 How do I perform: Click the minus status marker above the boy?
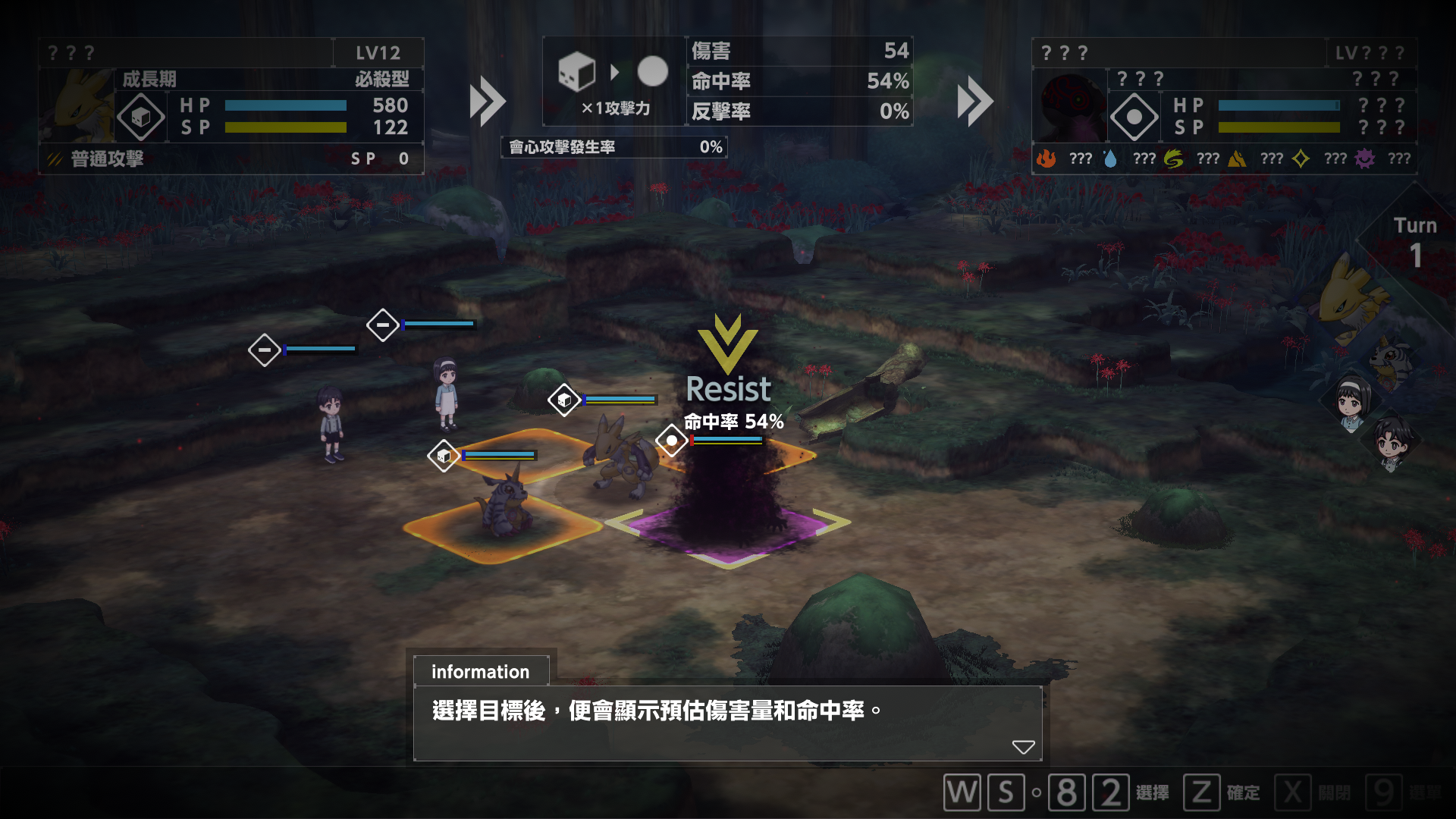point(265,350)
